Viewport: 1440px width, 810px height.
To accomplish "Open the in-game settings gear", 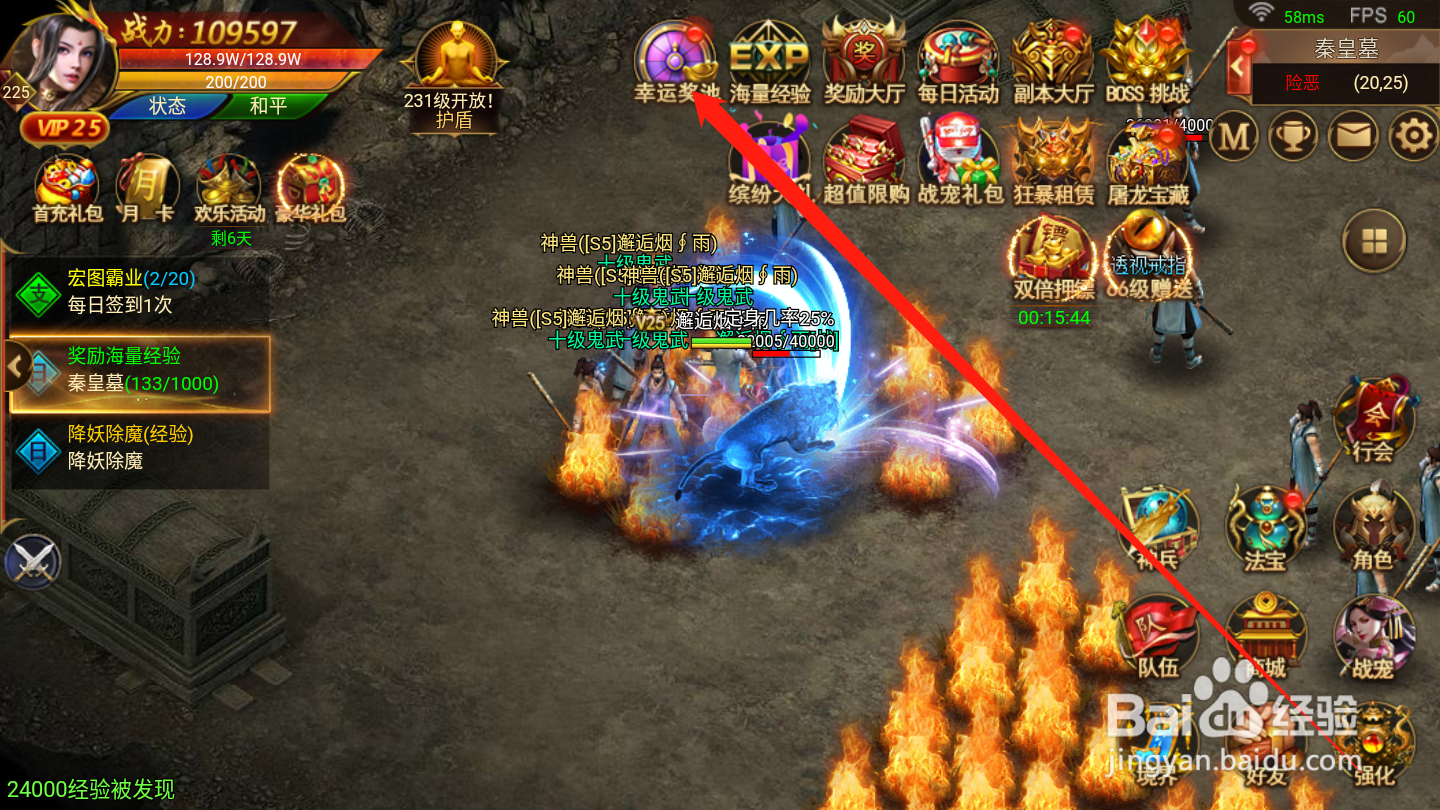I will tap(1412, 135).
